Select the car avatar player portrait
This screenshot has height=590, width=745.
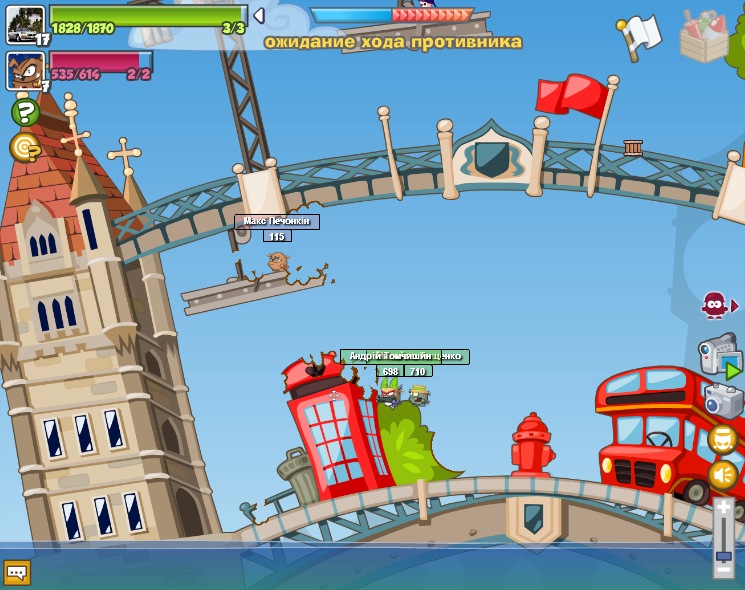25,23
